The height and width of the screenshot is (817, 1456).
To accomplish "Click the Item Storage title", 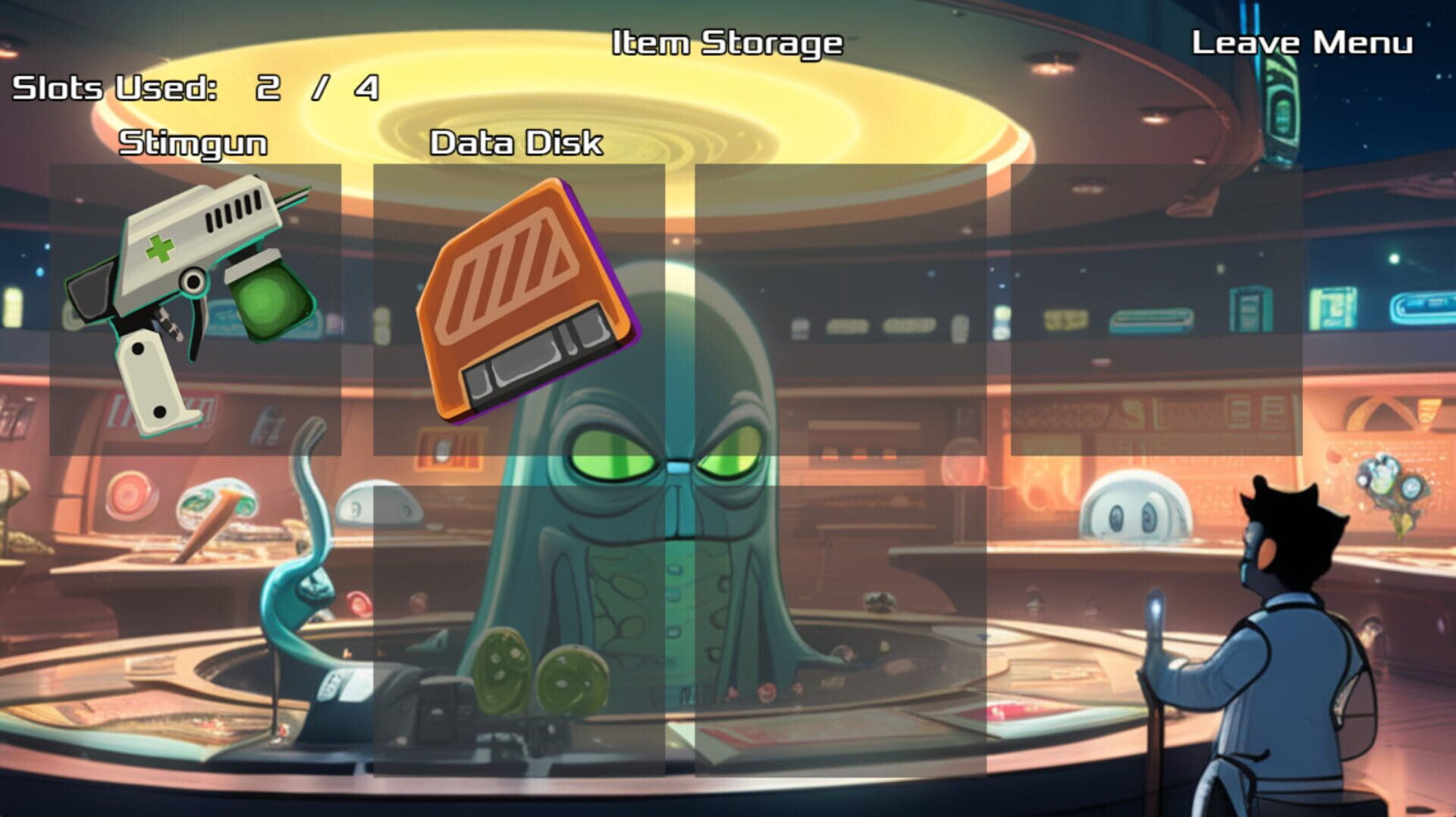I will [727, 43].
